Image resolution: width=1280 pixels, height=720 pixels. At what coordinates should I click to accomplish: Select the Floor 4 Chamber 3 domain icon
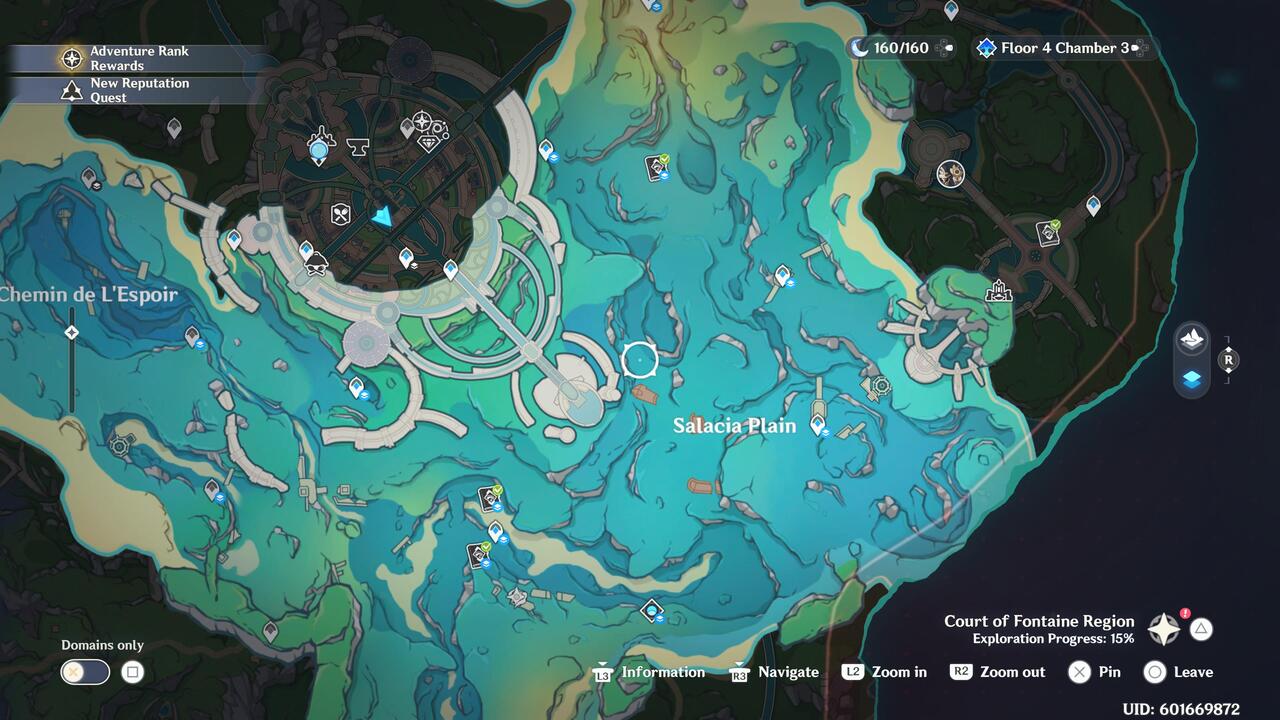tap(987, 47)
